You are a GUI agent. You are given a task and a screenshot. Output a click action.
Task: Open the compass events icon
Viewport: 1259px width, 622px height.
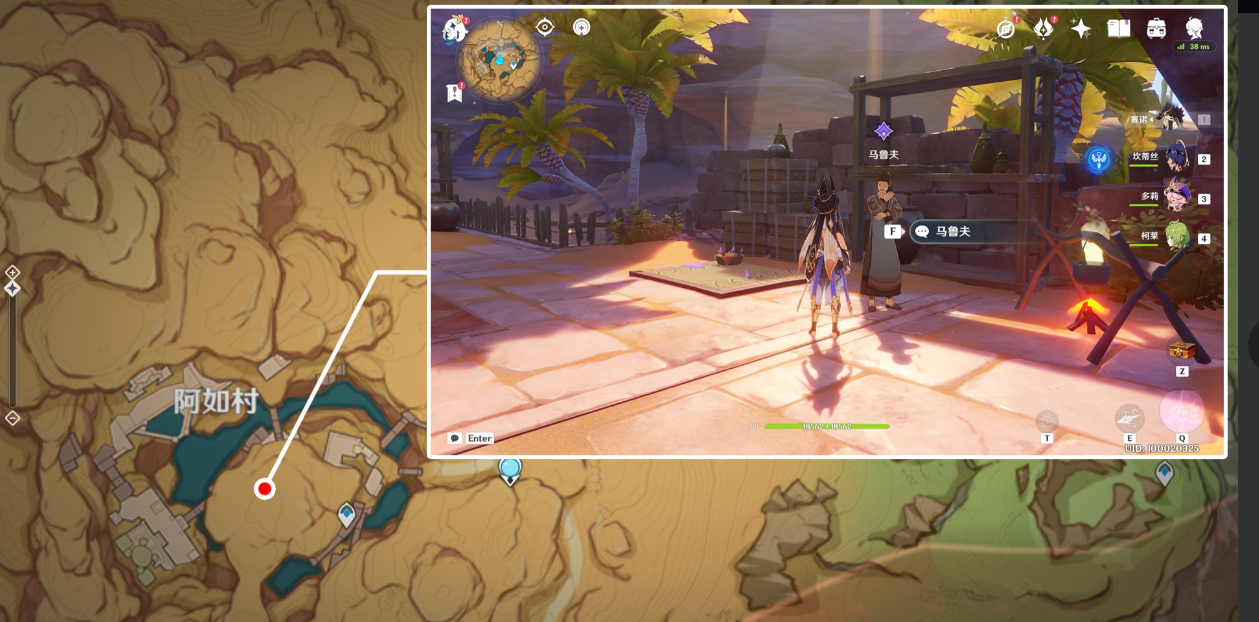point(1006,29)
